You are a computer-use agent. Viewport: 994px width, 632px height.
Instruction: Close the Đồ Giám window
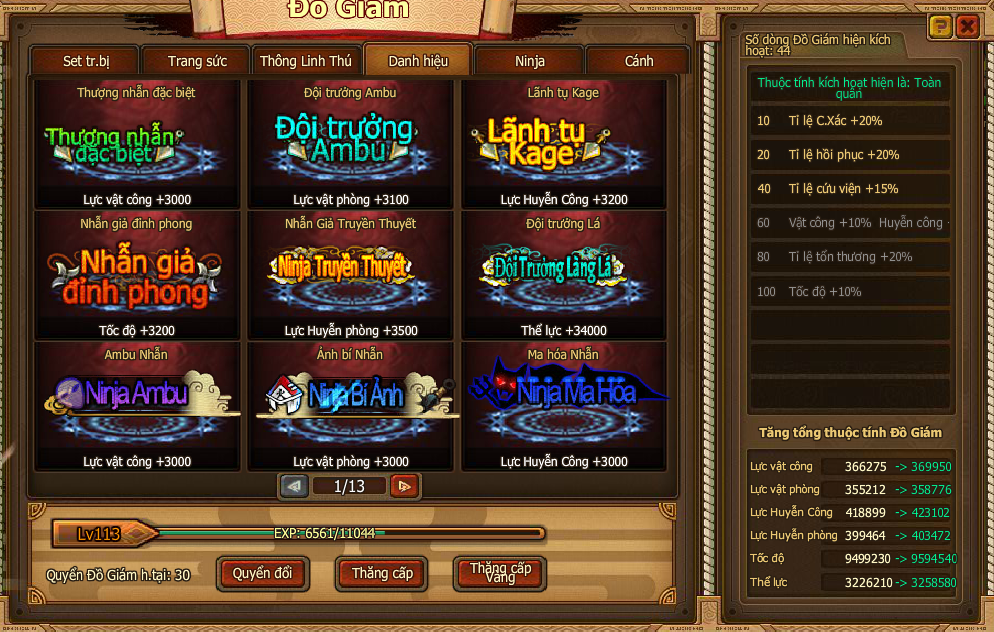(967, 27)
